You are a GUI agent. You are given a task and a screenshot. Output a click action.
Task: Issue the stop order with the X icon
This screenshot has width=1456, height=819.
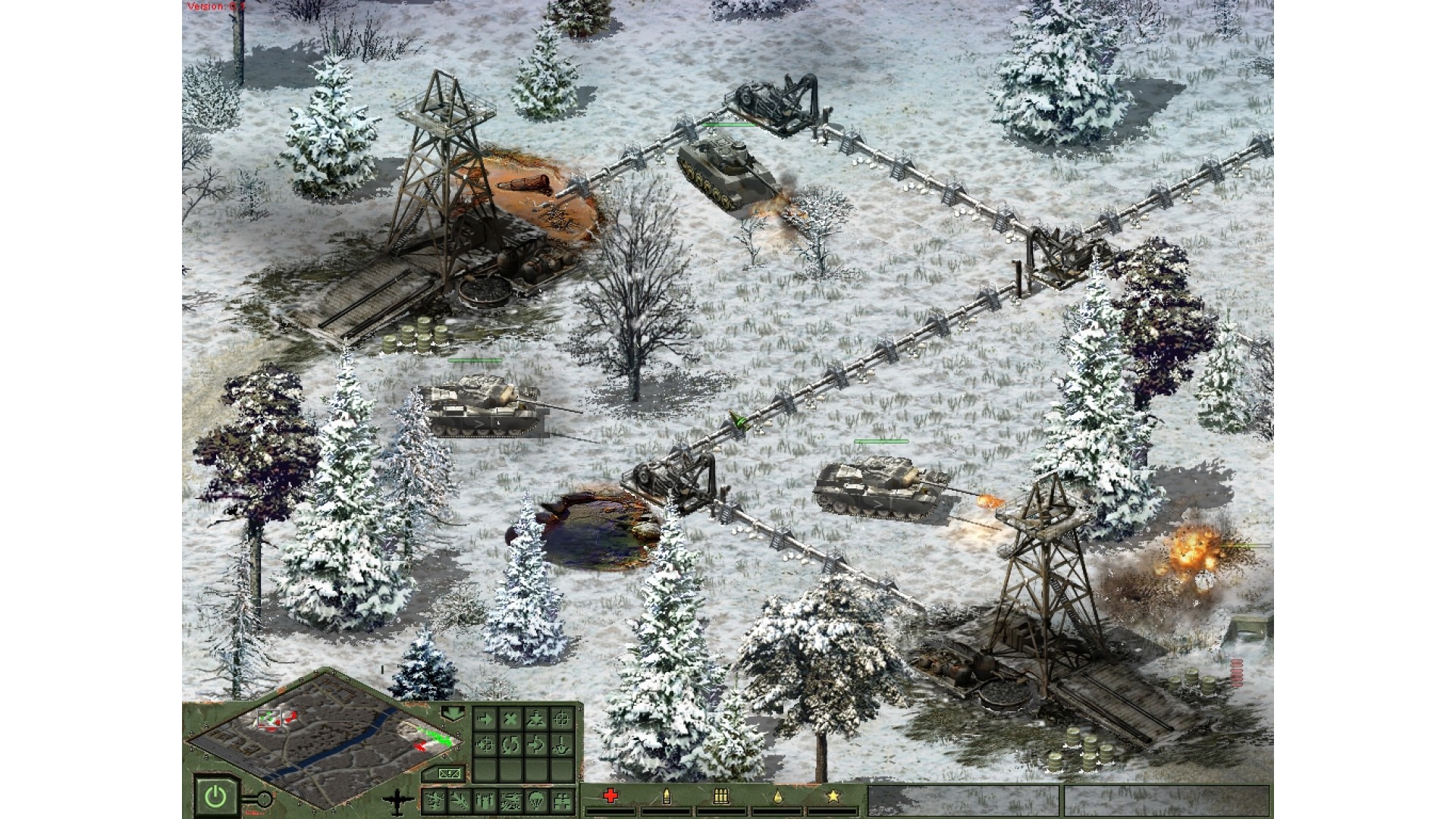pyautogui.click(x=510, y=719)
